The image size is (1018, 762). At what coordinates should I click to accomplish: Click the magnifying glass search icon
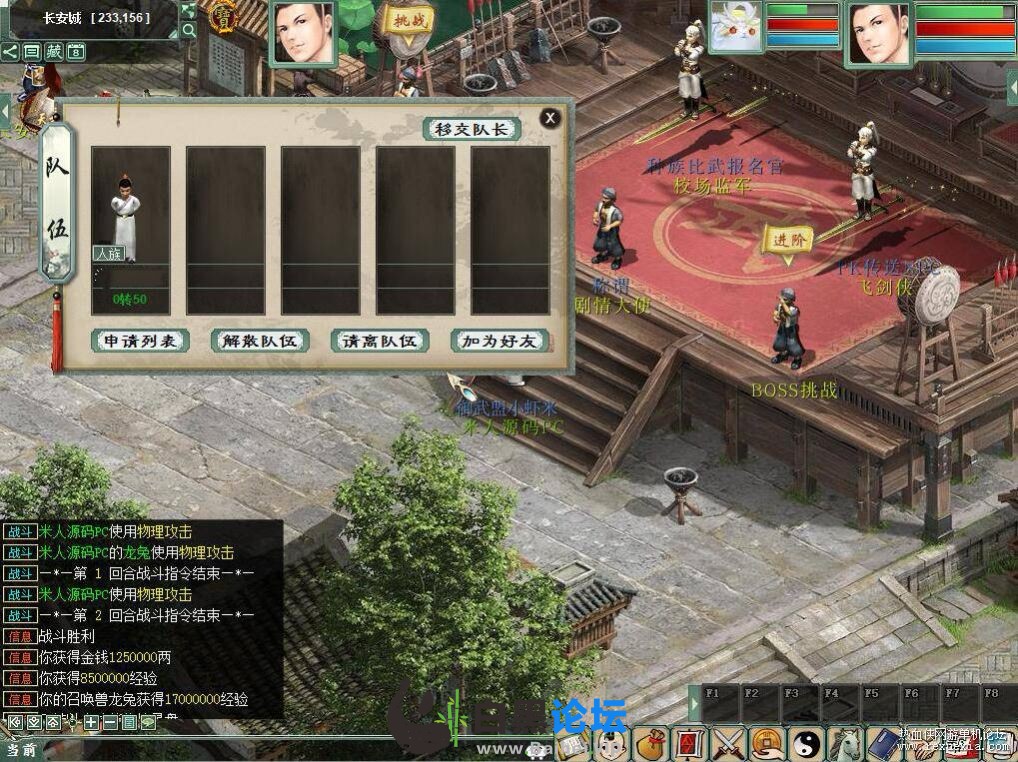(189, 31)
